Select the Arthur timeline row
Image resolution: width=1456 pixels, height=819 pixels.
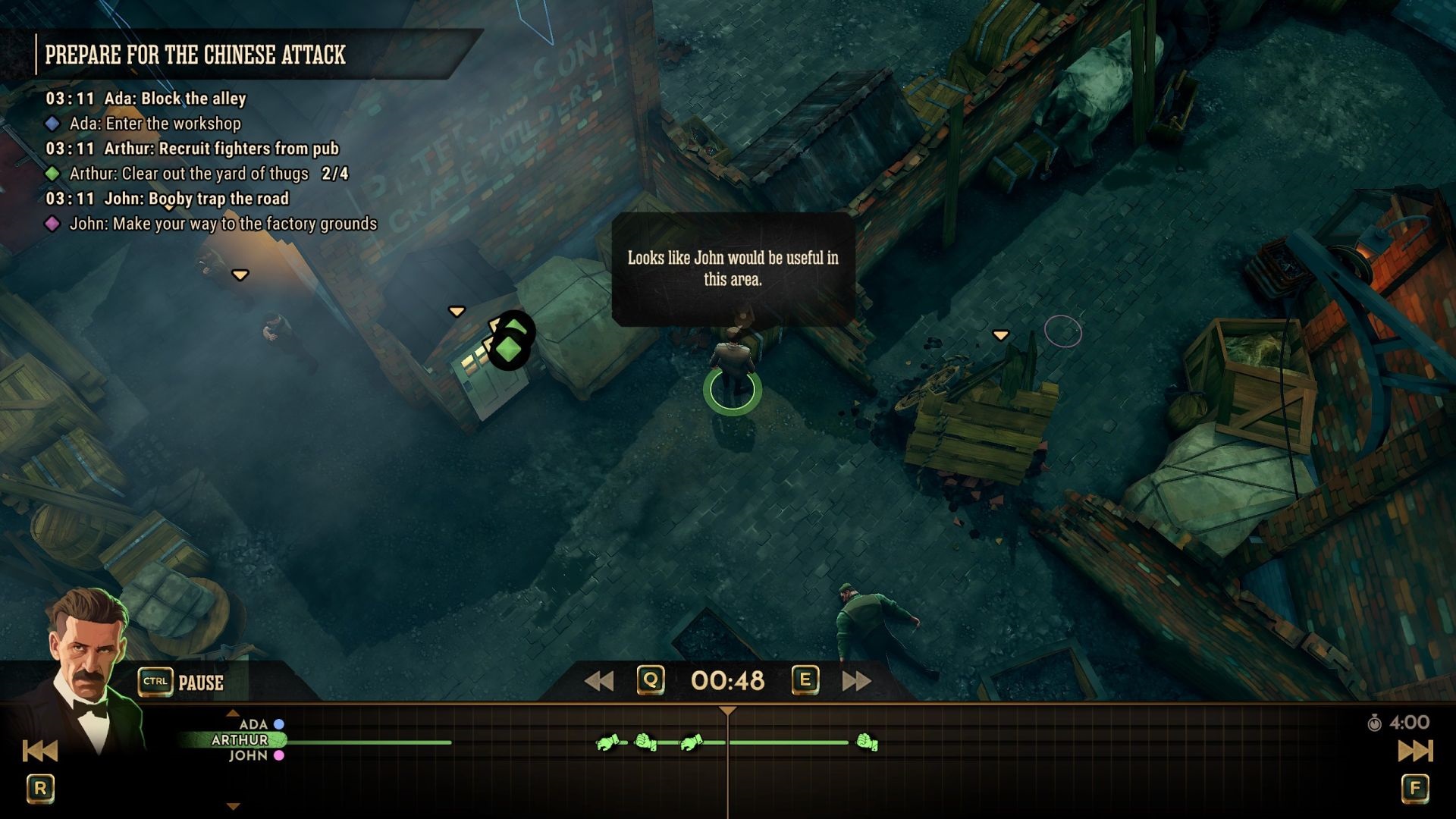[x=240, y=740]
